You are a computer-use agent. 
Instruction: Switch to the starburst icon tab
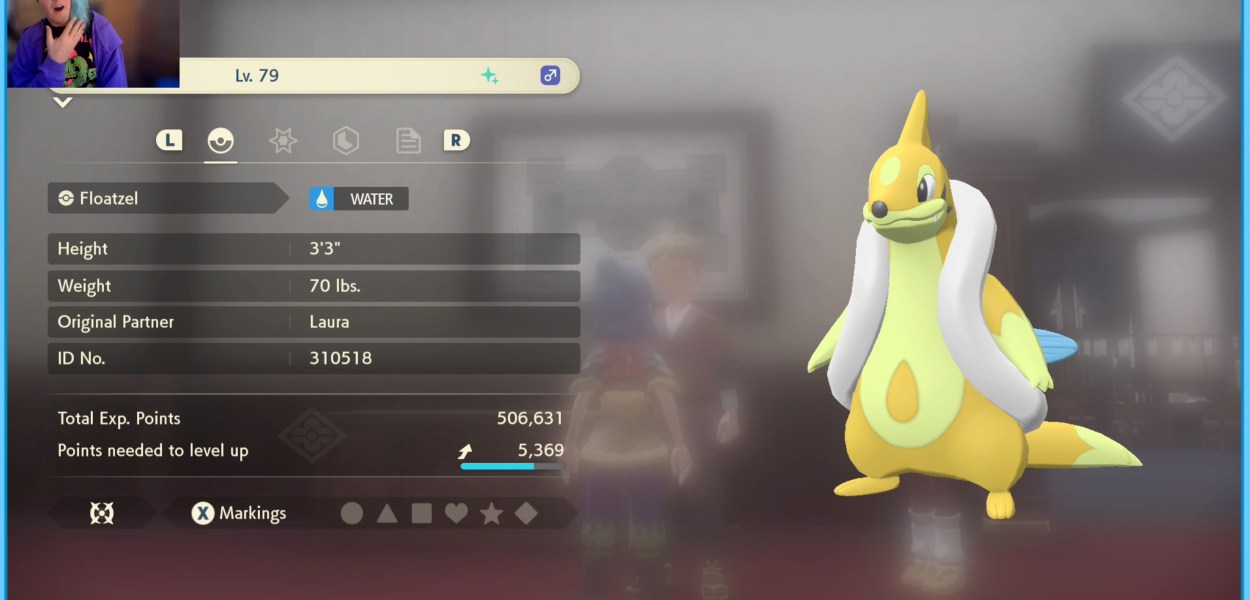pos(283,141)
